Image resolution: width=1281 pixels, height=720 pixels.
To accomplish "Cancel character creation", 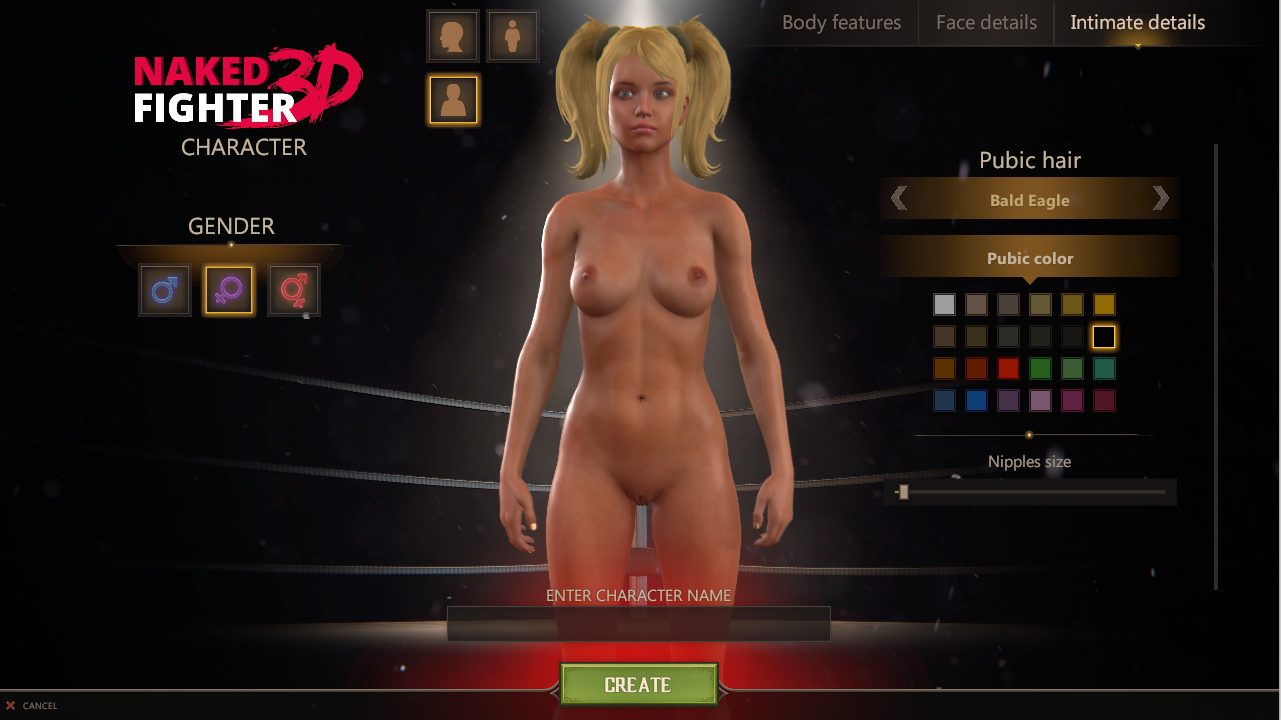I will 32,706.
